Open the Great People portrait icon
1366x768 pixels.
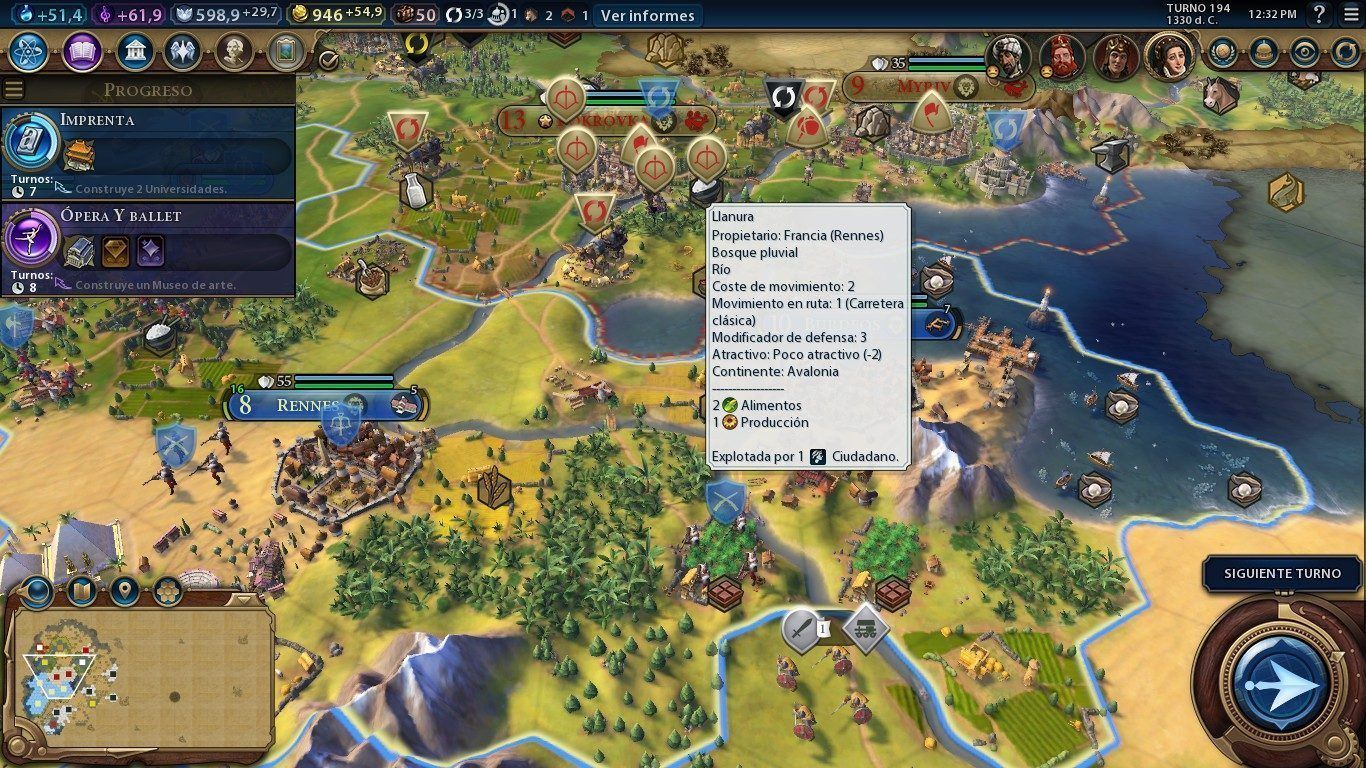233,51
